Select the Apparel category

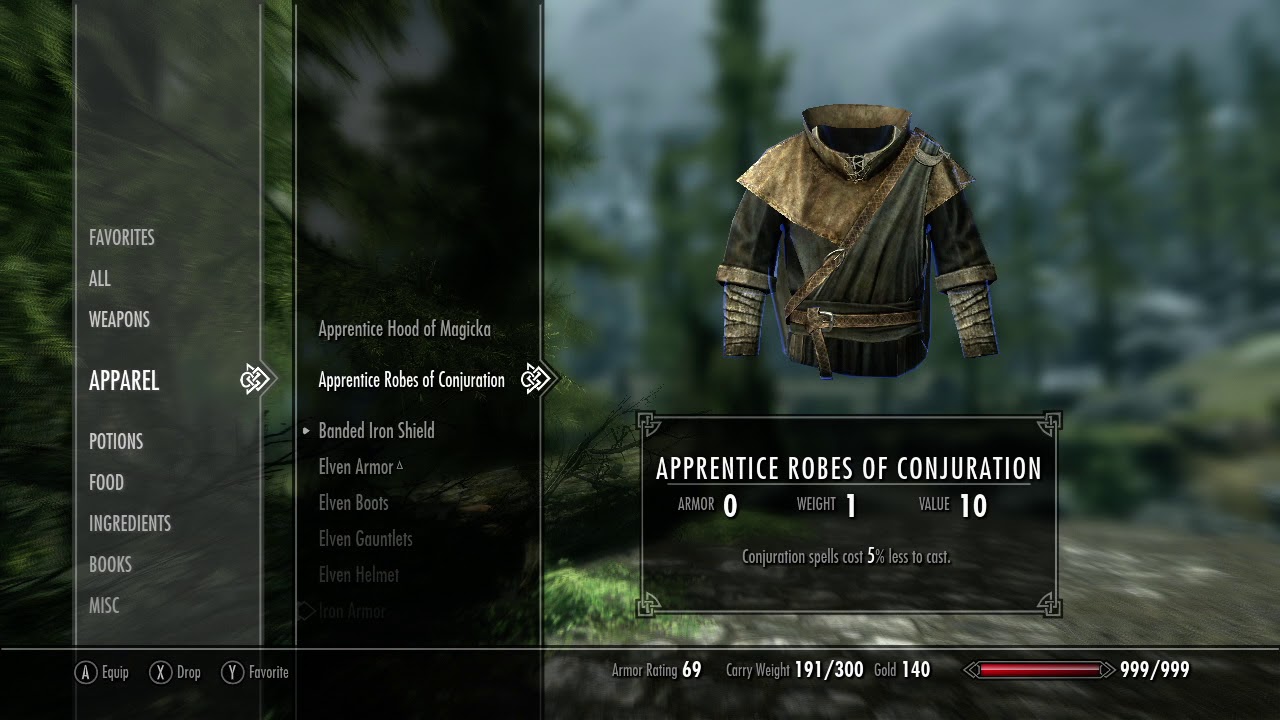point(124,381)
